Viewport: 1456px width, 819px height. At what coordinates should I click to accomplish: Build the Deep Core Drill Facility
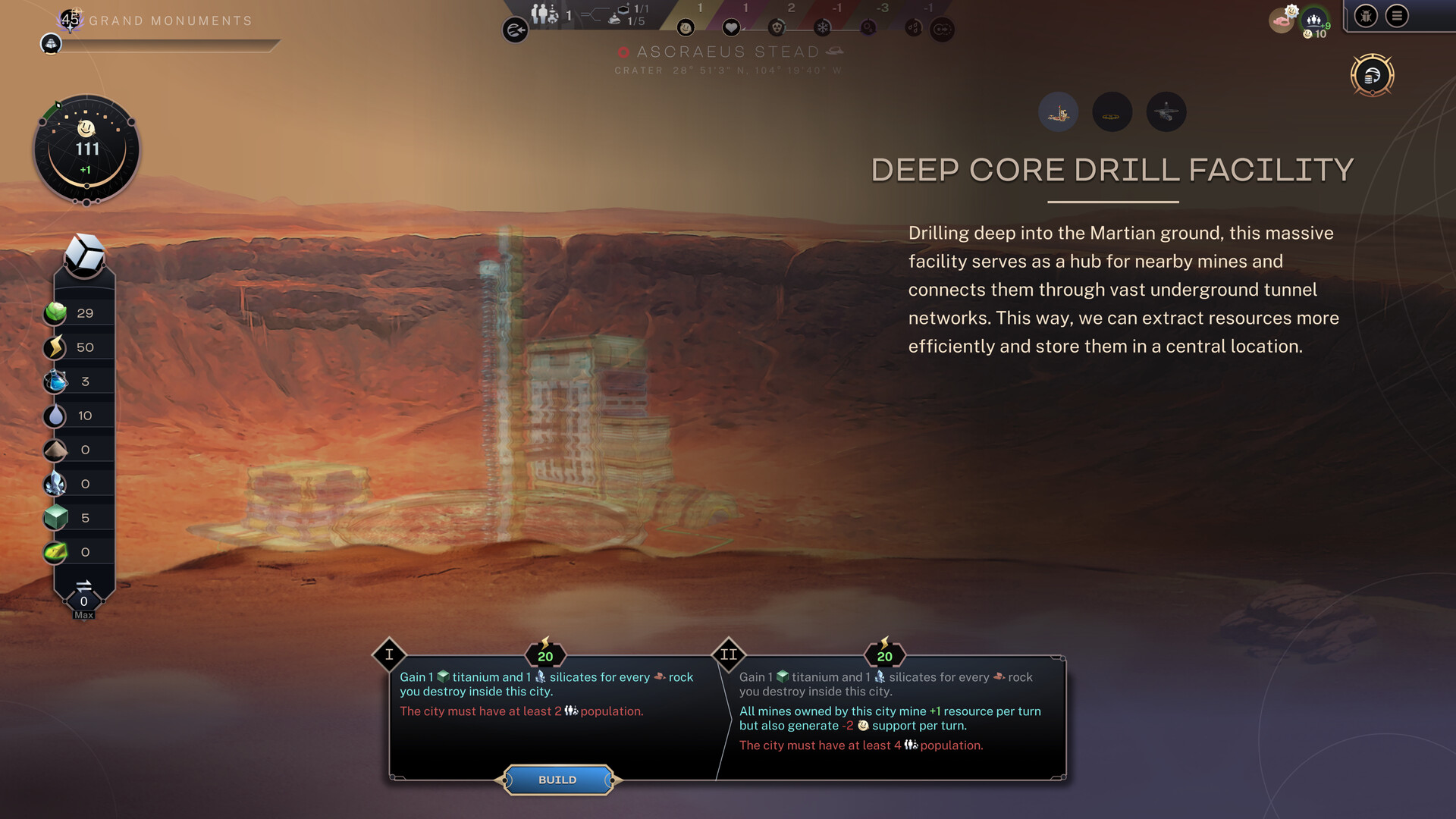pyautogui.click(x=557, y=780)
